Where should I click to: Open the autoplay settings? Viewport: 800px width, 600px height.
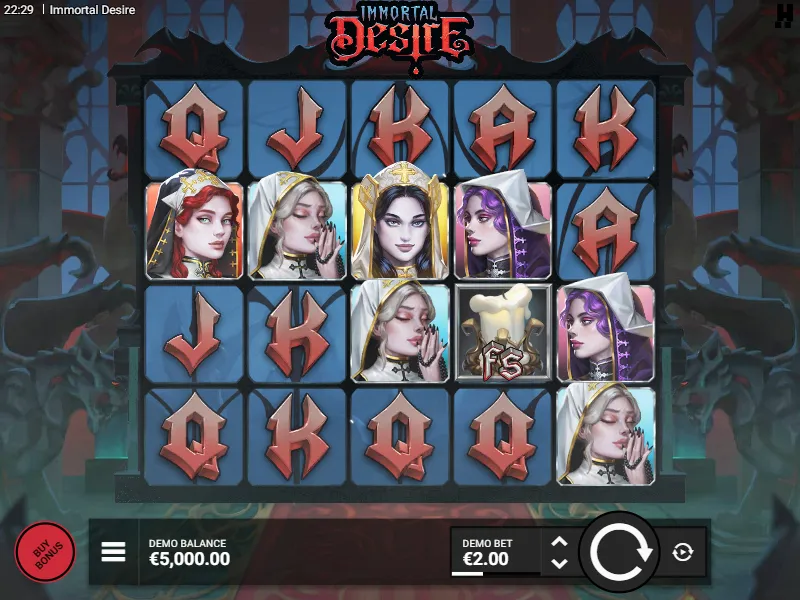point(683,552)
